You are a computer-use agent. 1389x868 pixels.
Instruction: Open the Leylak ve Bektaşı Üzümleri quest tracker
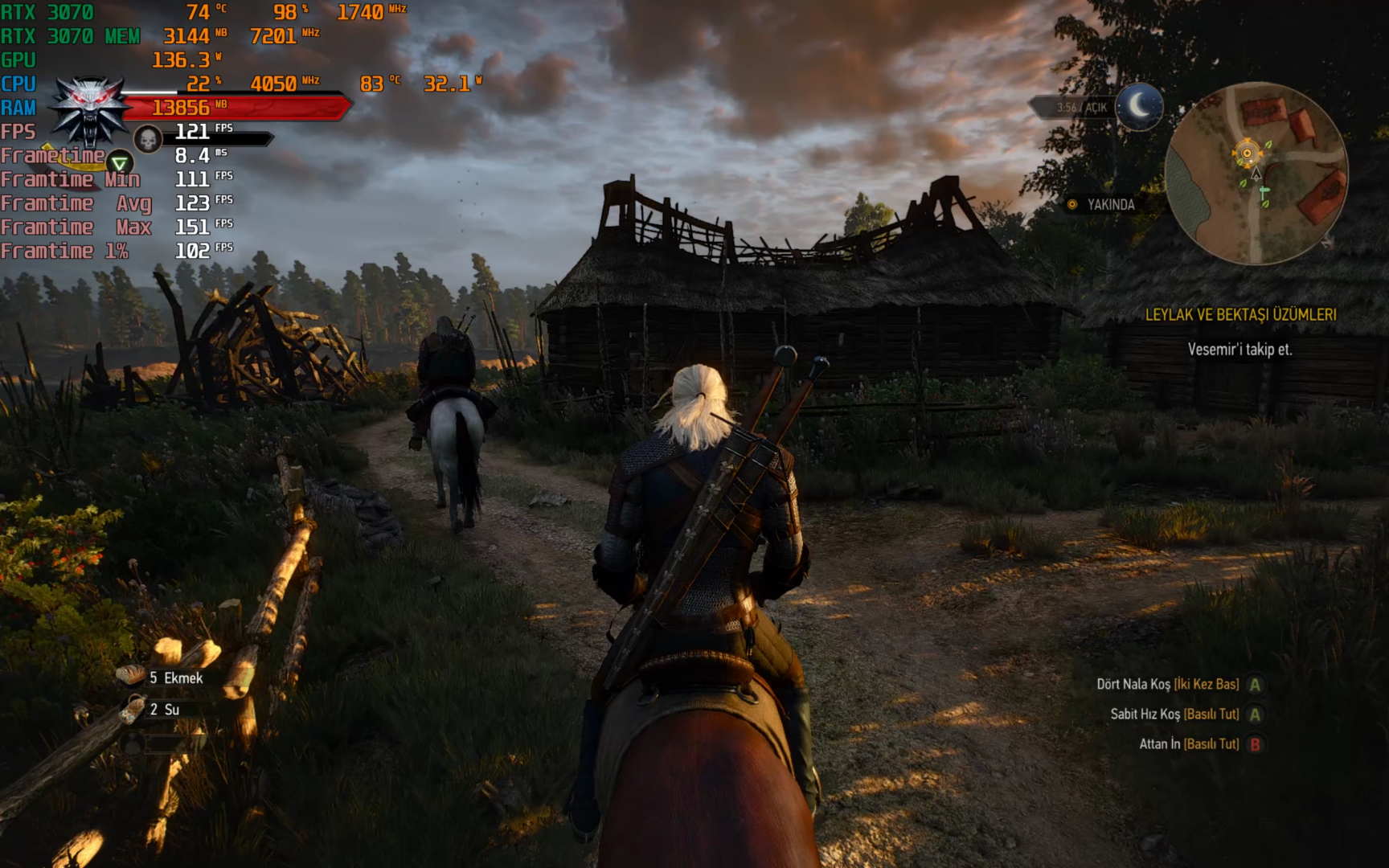1240,315
